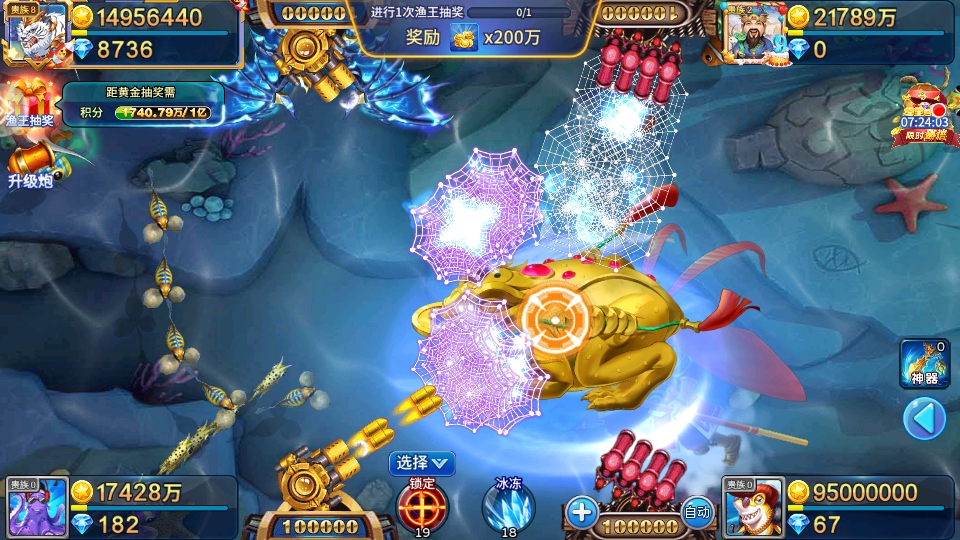Image resolution: width=960 pixels, height=540 pixels.
Task: Open the white tiger player avatar
Action: pos(36,31)
